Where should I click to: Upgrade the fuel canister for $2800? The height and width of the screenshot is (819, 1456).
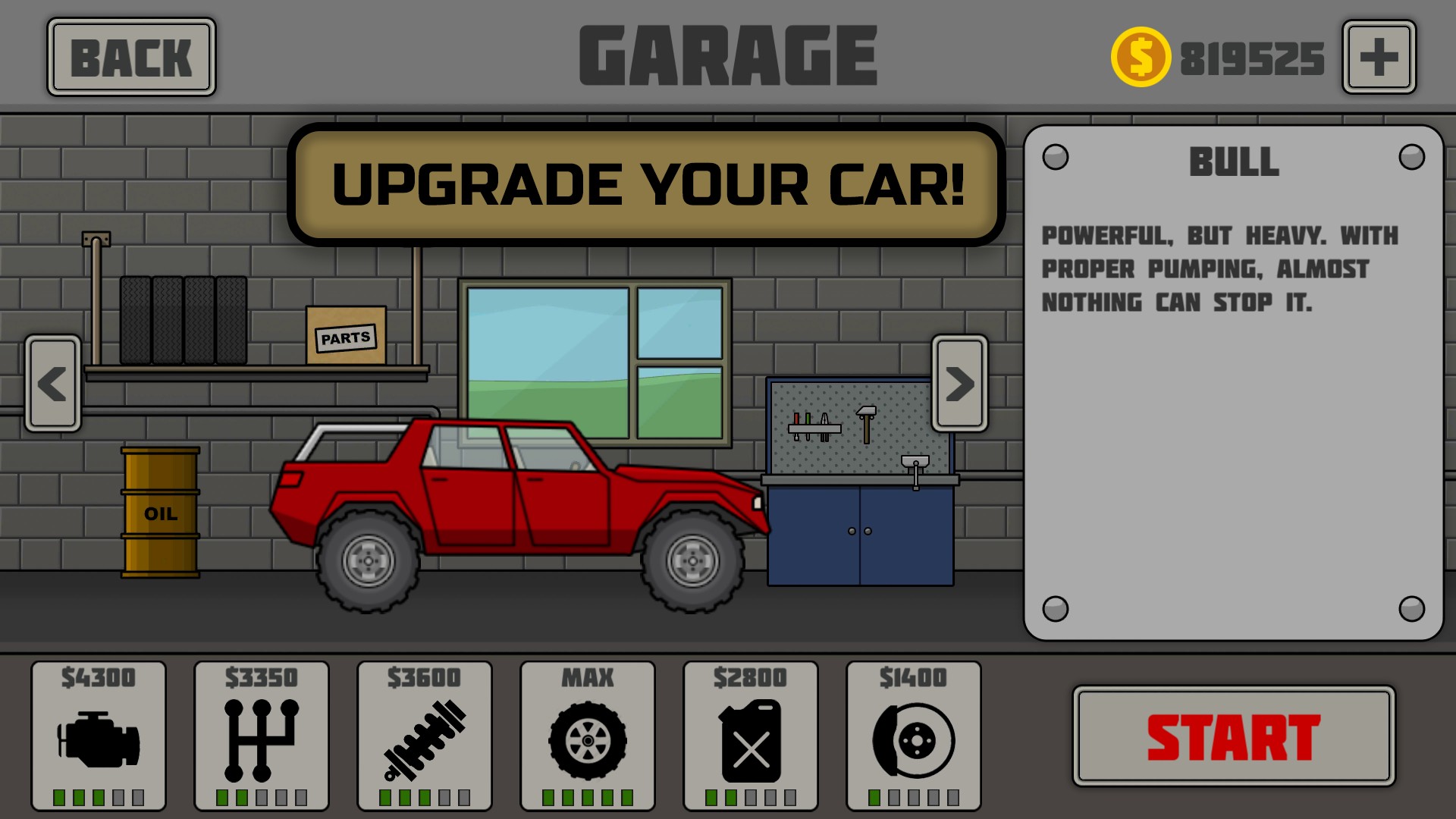tap(751, 736)
